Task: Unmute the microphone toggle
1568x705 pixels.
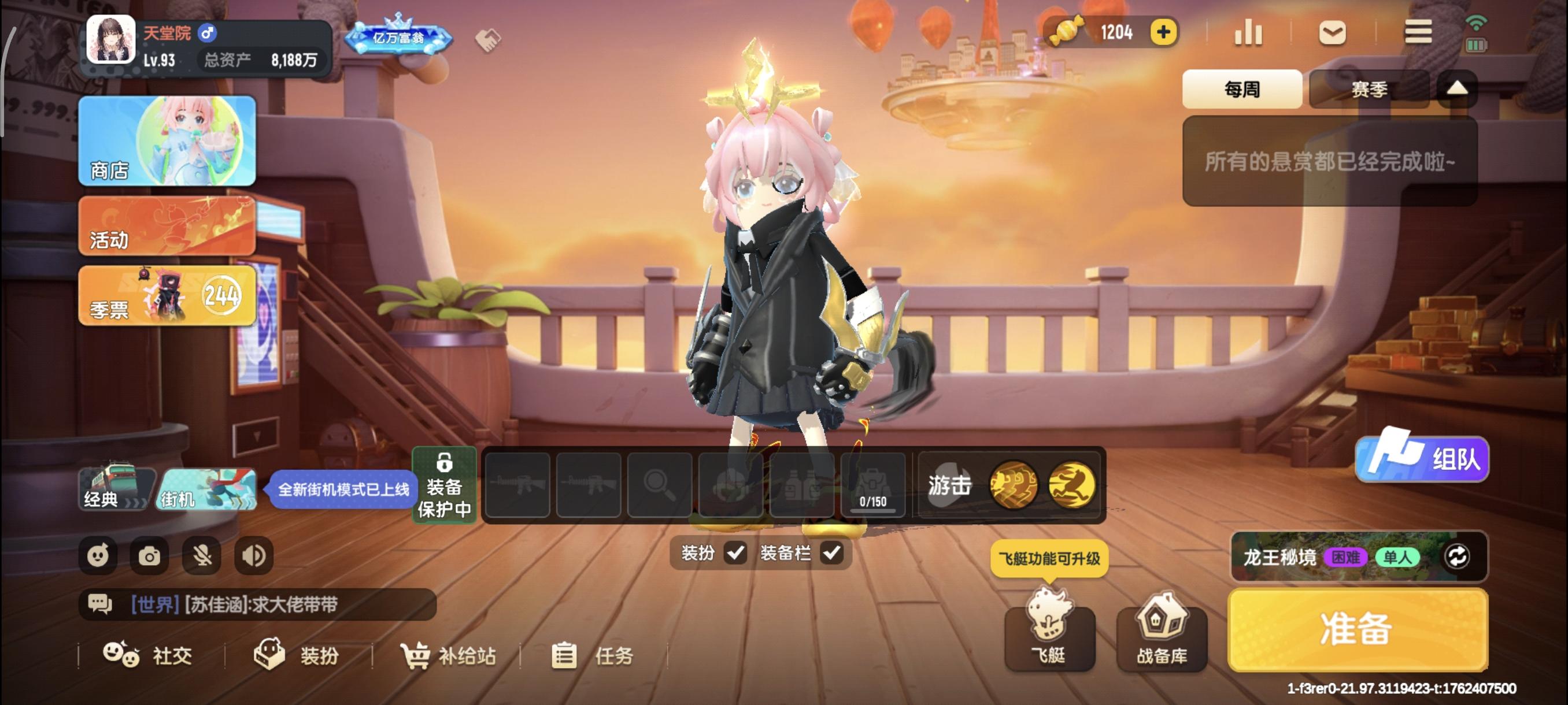Action: (x=201, y=555)
